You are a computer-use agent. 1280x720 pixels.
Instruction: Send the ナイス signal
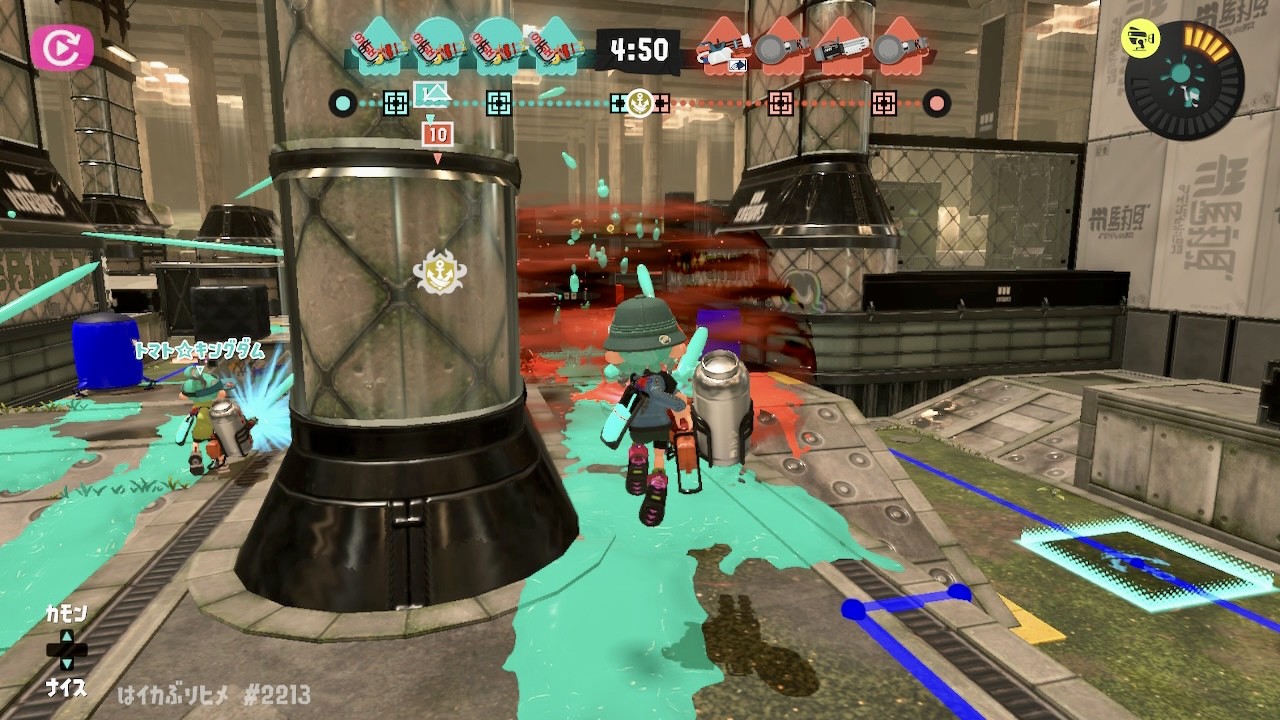click(66, 687)
